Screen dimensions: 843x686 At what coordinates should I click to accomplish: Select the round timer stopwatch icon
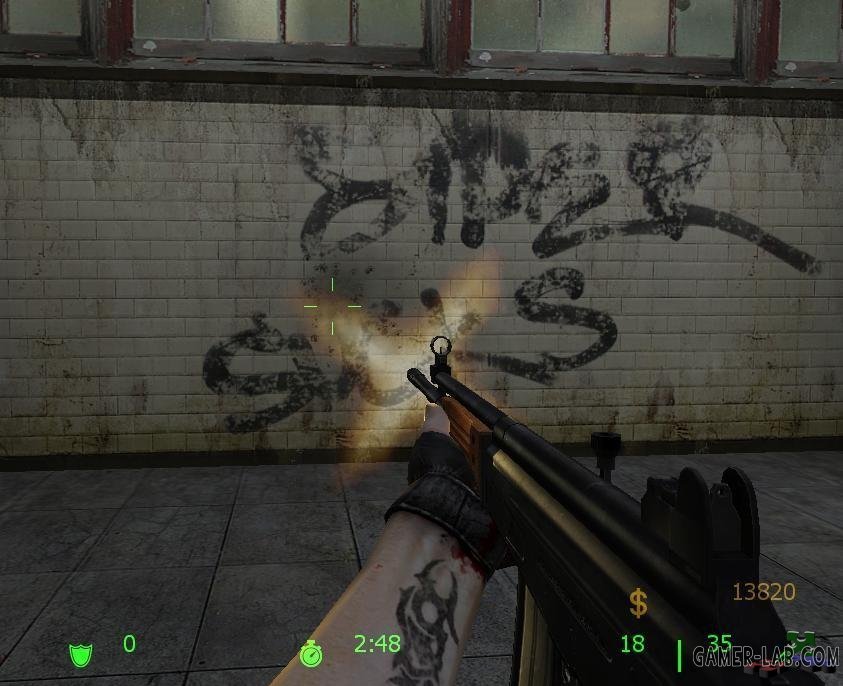coord(311,652)
